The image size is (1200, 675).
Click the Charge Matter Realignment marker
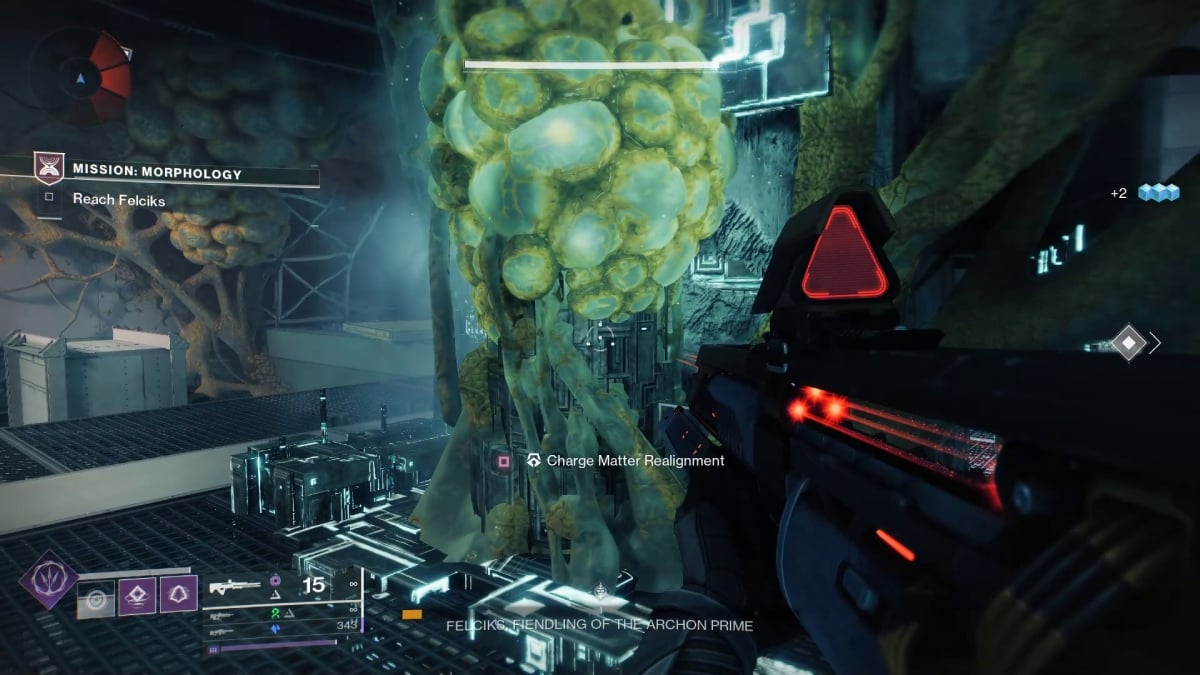point(504,461)
